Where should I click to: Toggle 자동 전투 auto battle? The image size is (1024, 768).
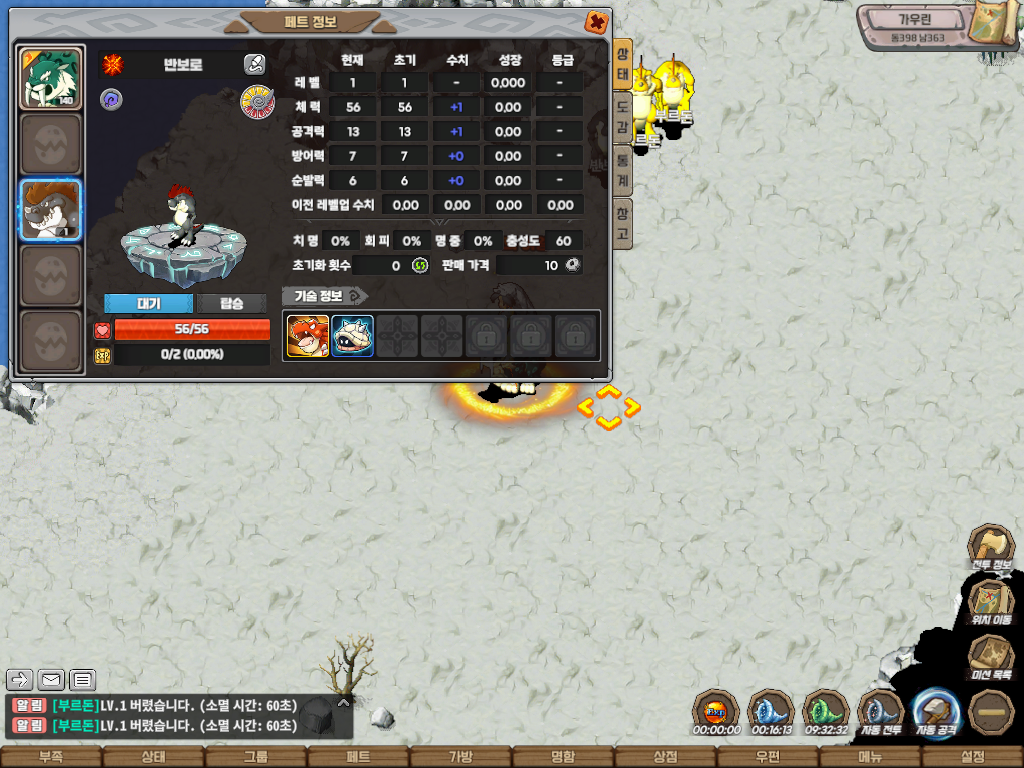coord(880,712)
